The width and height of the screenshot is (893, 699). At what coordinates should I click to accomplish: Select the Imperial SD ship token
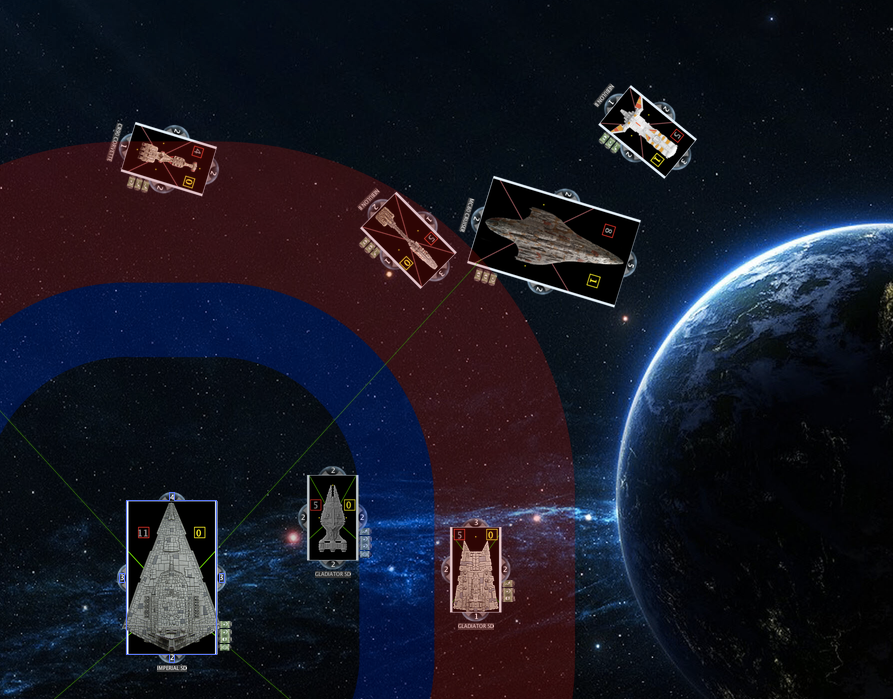click(172, 578)
